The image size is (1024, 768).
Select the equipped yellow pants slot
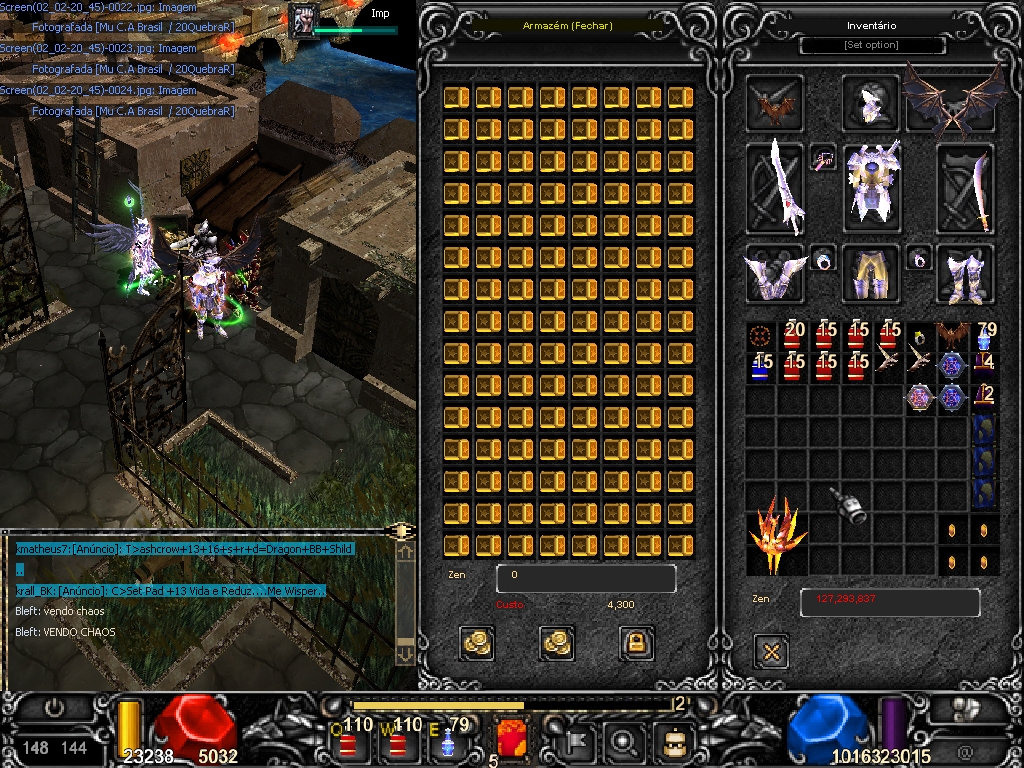pos(870,274)
